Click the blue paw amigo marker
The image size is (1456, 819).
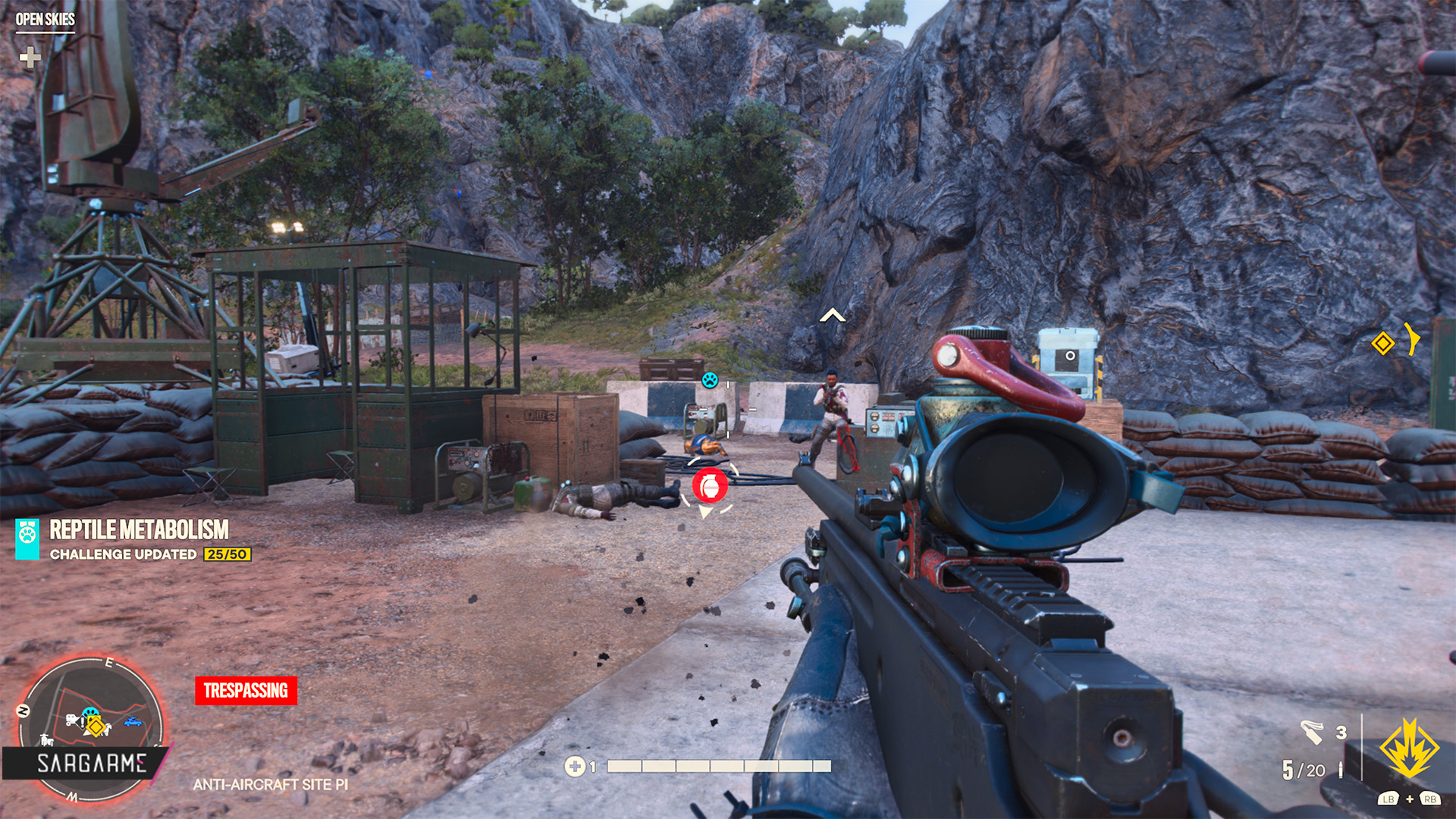710,380
